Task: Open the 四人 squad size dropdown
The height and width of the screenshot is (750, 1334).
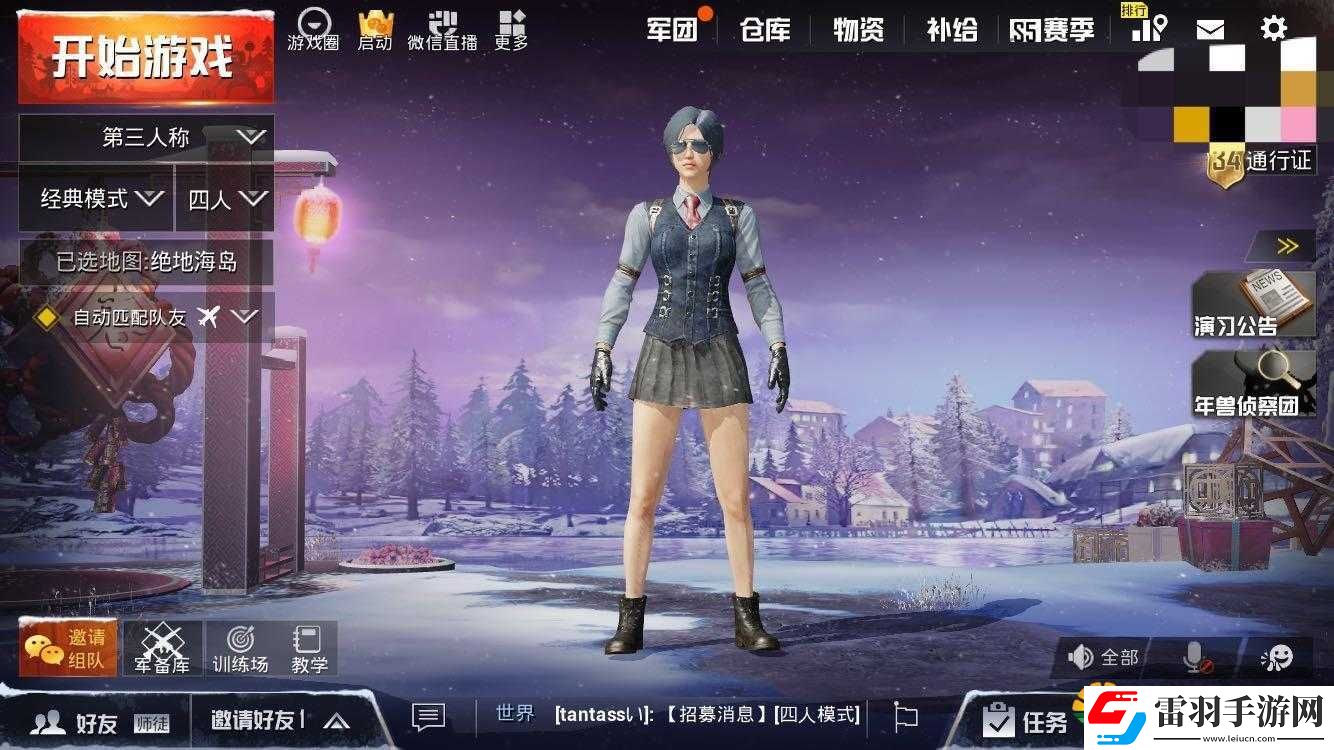Action: point(222,199)
